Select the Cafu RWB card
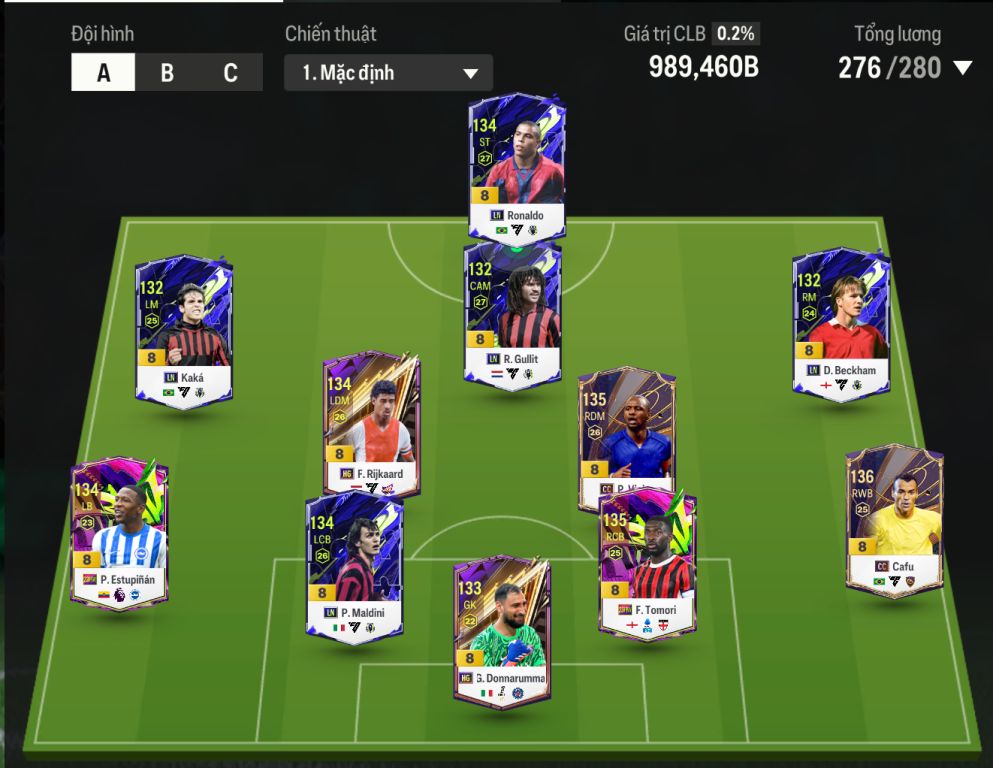Viewport: 993px width, 768px height. pos(894,520)
